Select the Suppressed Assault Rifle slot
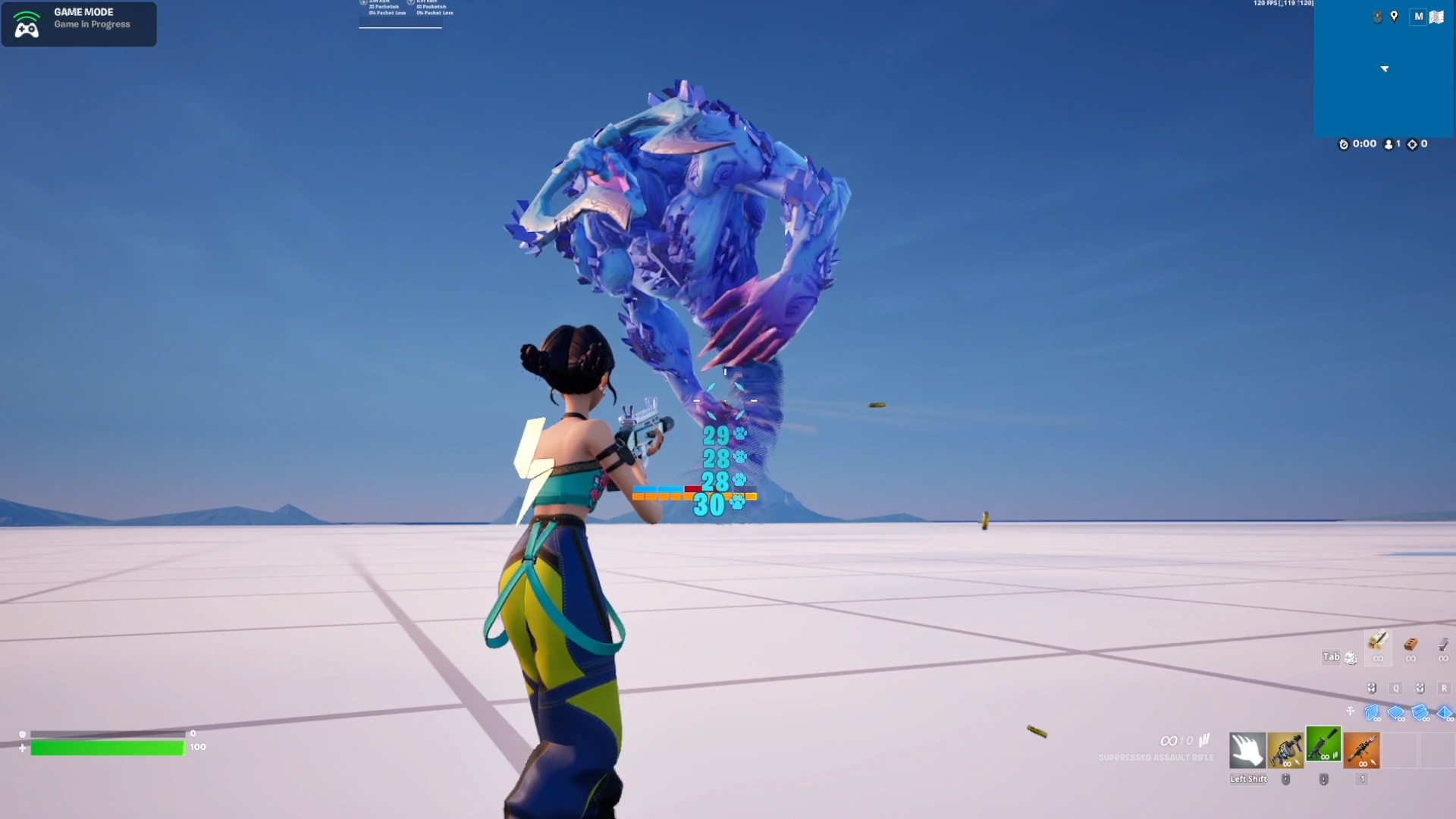1456x819 pixels. click(1323, 749)
